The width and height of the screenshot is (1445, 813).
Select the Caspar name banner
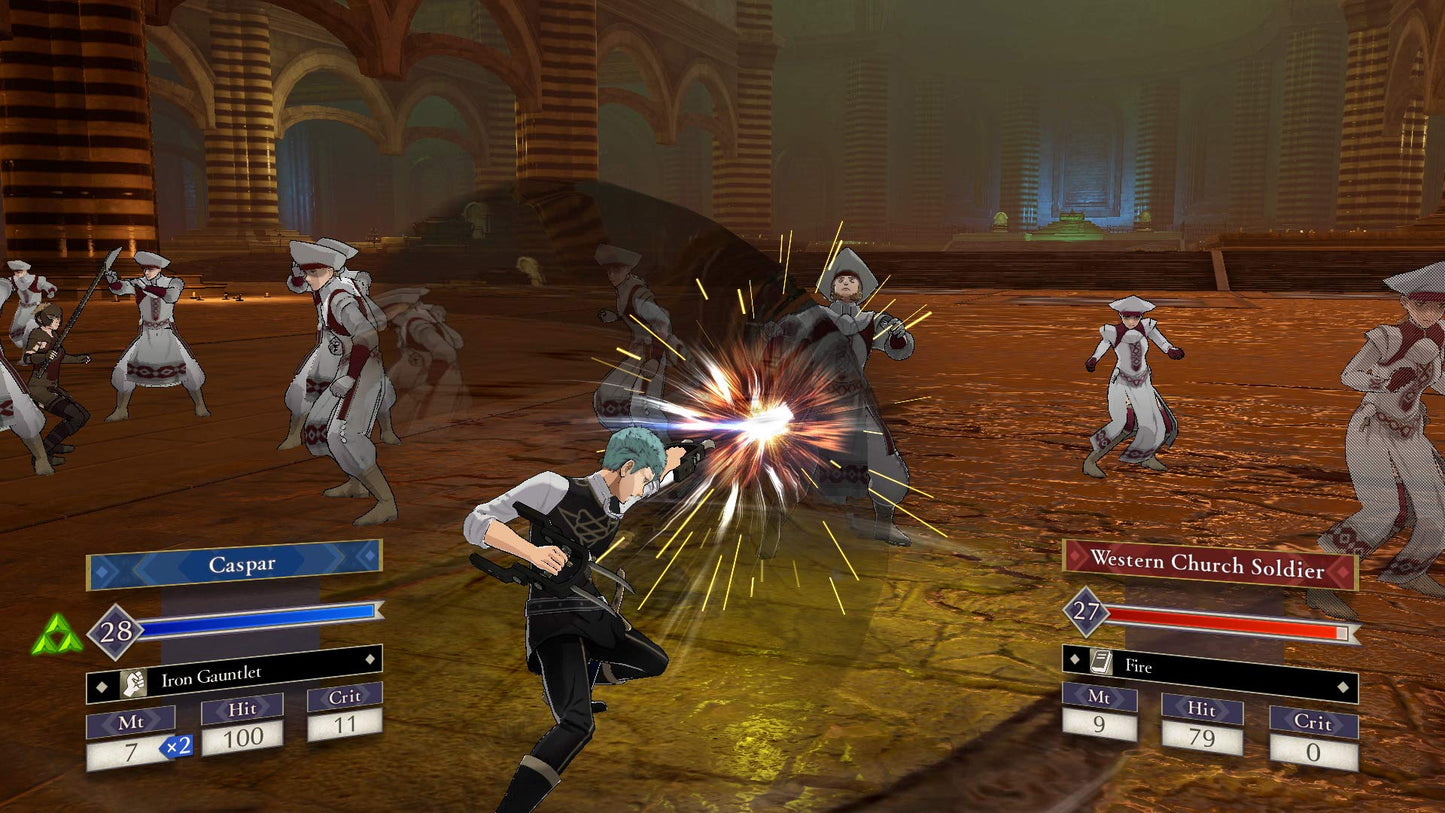[244, 564]
